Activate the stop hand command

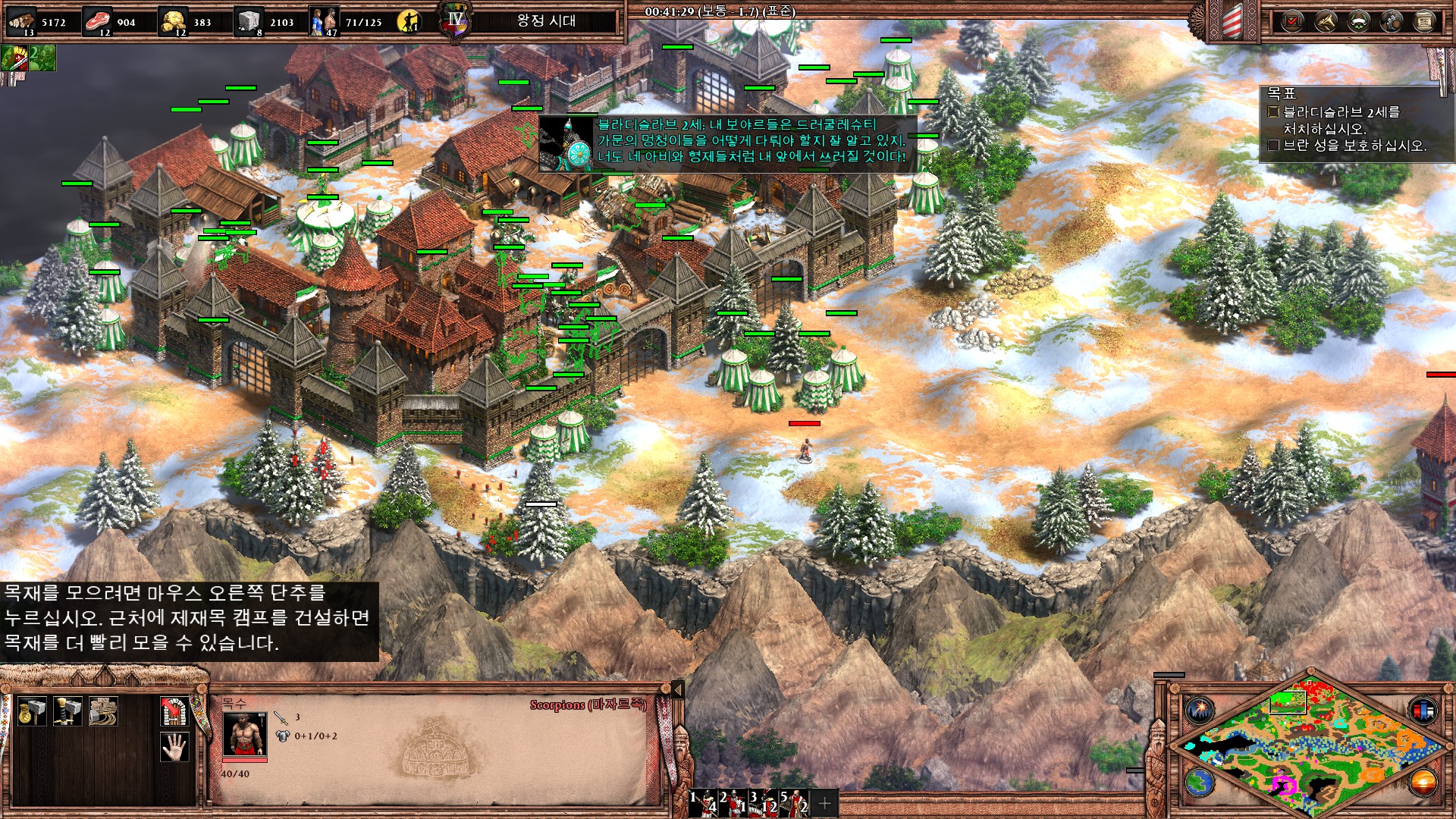pos(174,747)
